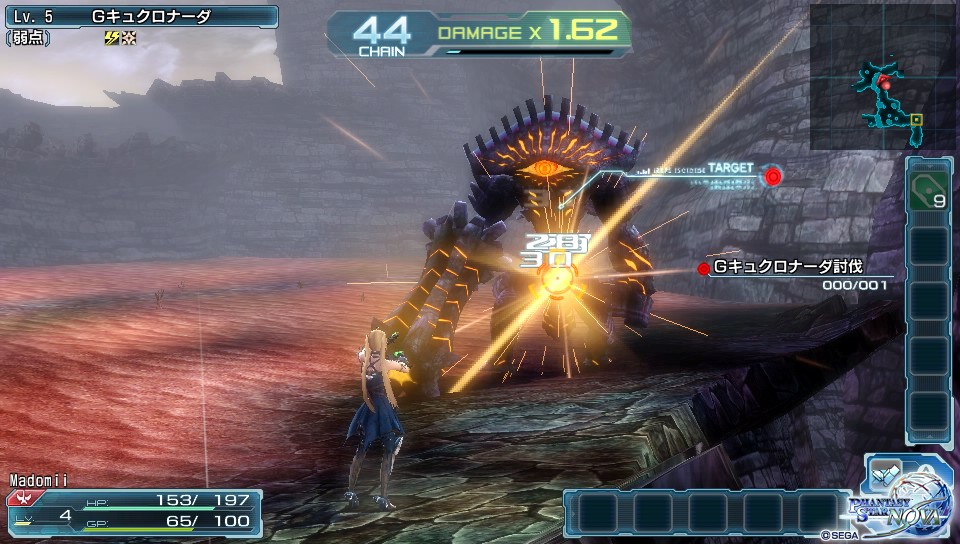Use the green item slot with count 9
Image resolution: width=960 pixels, height=544 pixels.
928,189
